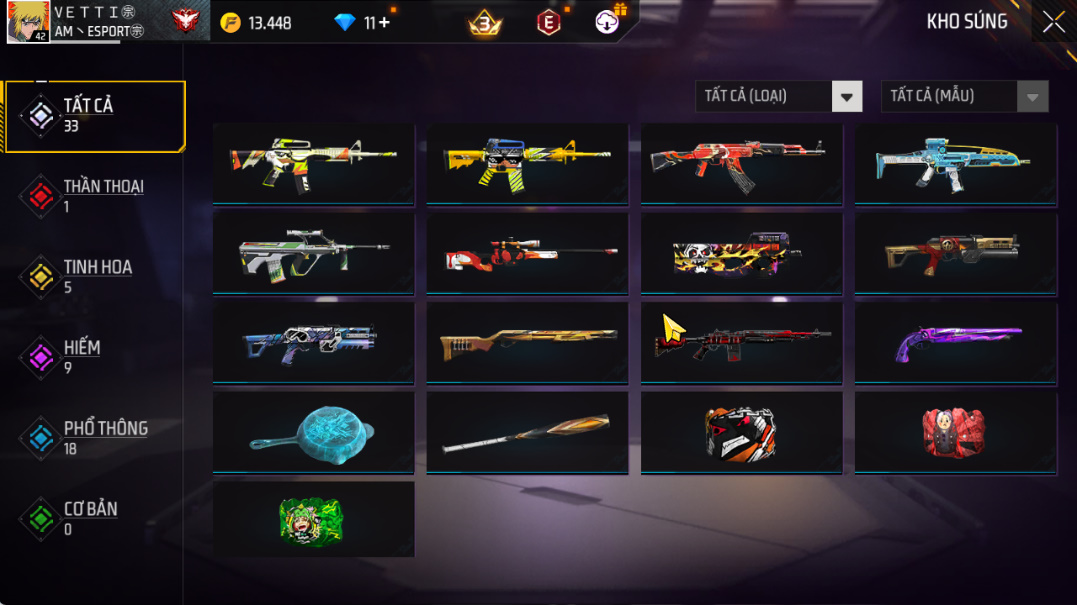Select the baseball bat skin

527,432
